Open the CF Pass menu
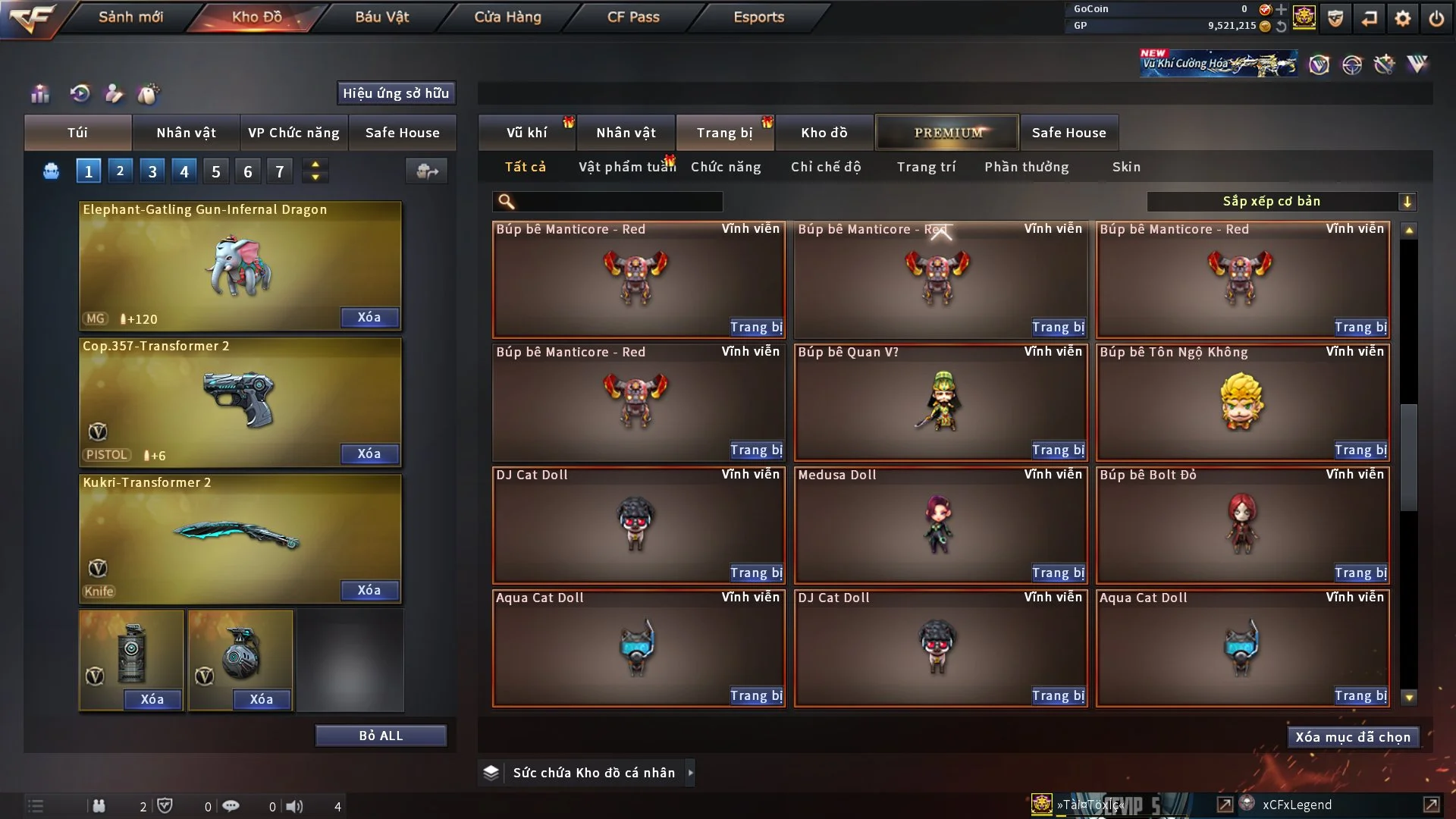 [x=633, y=17]
